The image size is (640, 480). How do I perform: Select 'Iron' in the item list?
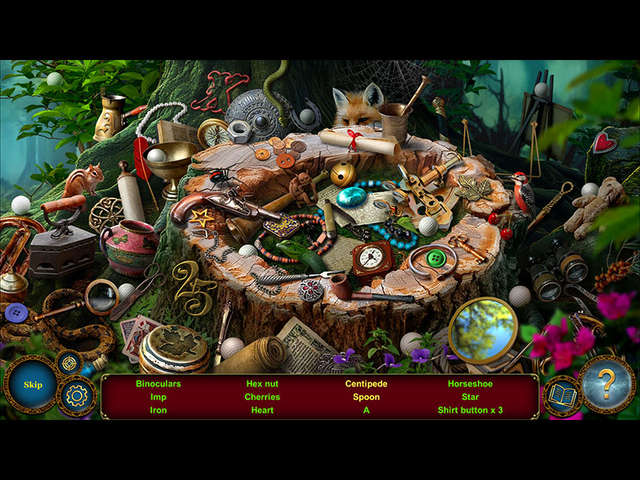point(159,409)
